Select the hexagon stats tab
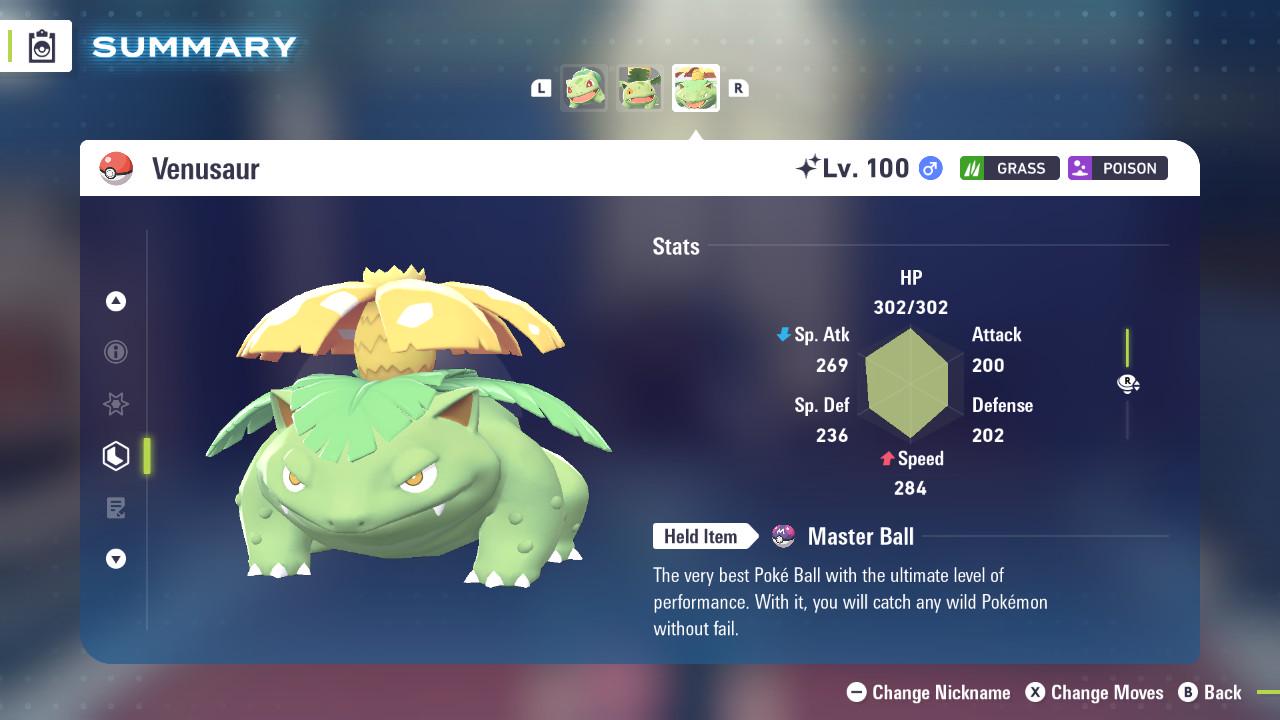1280x720 pixels. point(116,456)
